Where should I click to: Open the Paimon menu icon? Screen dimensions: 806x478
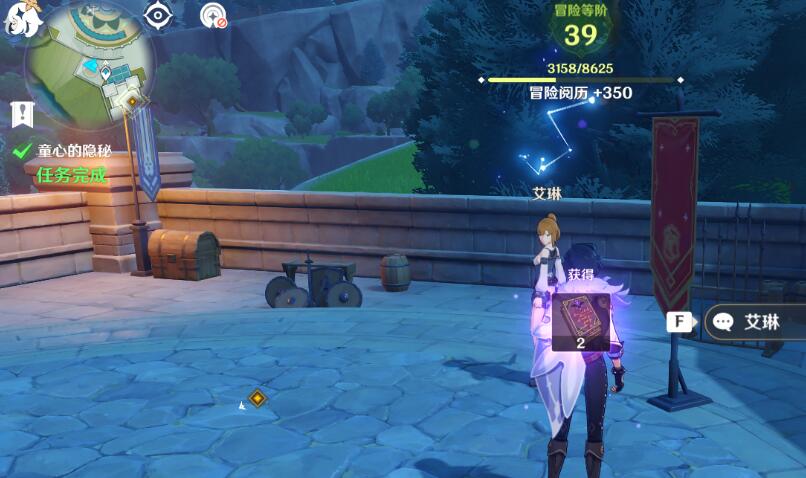22,18
